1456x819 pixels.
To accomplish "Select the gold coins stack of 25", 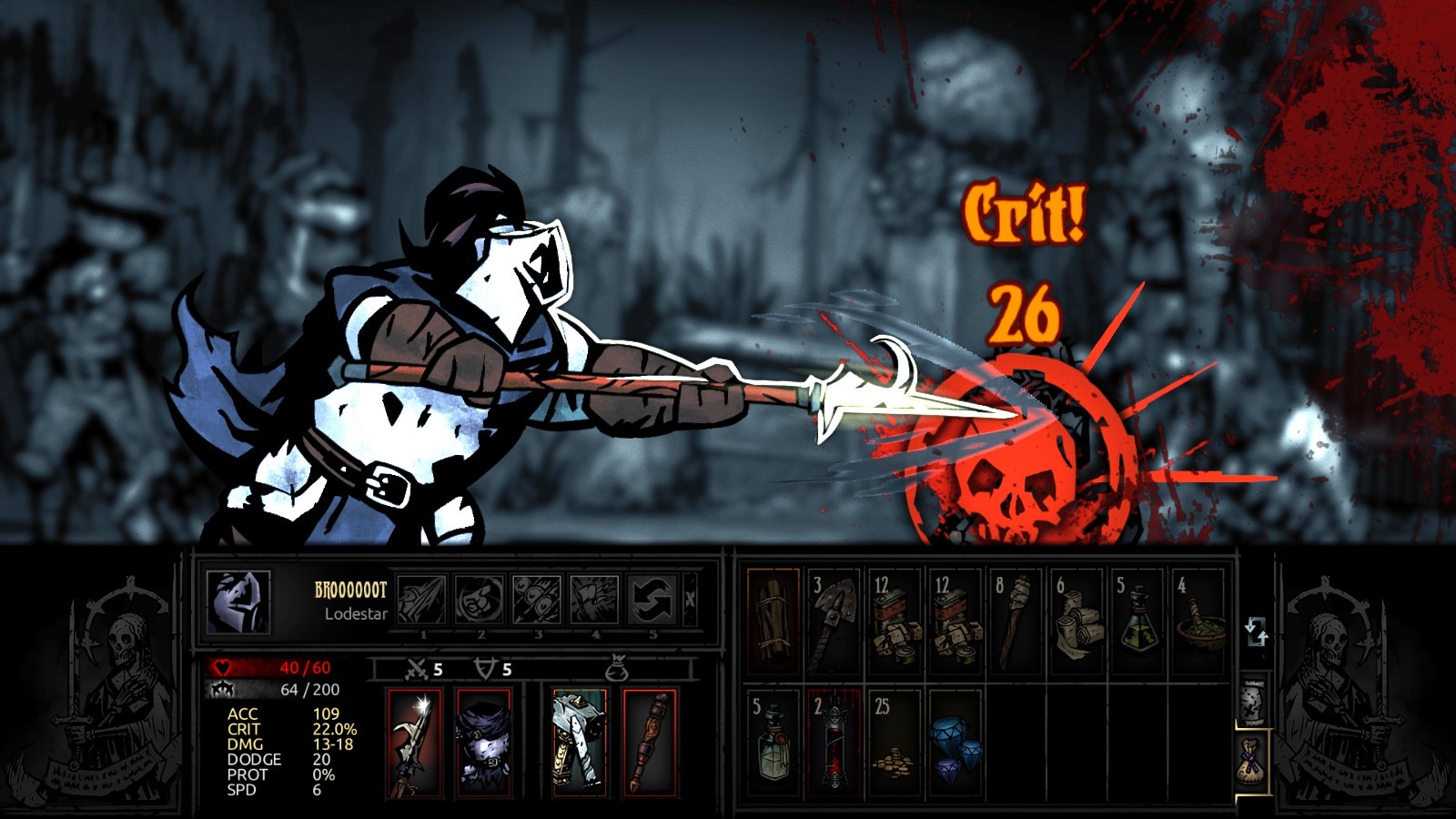I will click(x=894, y=741).
